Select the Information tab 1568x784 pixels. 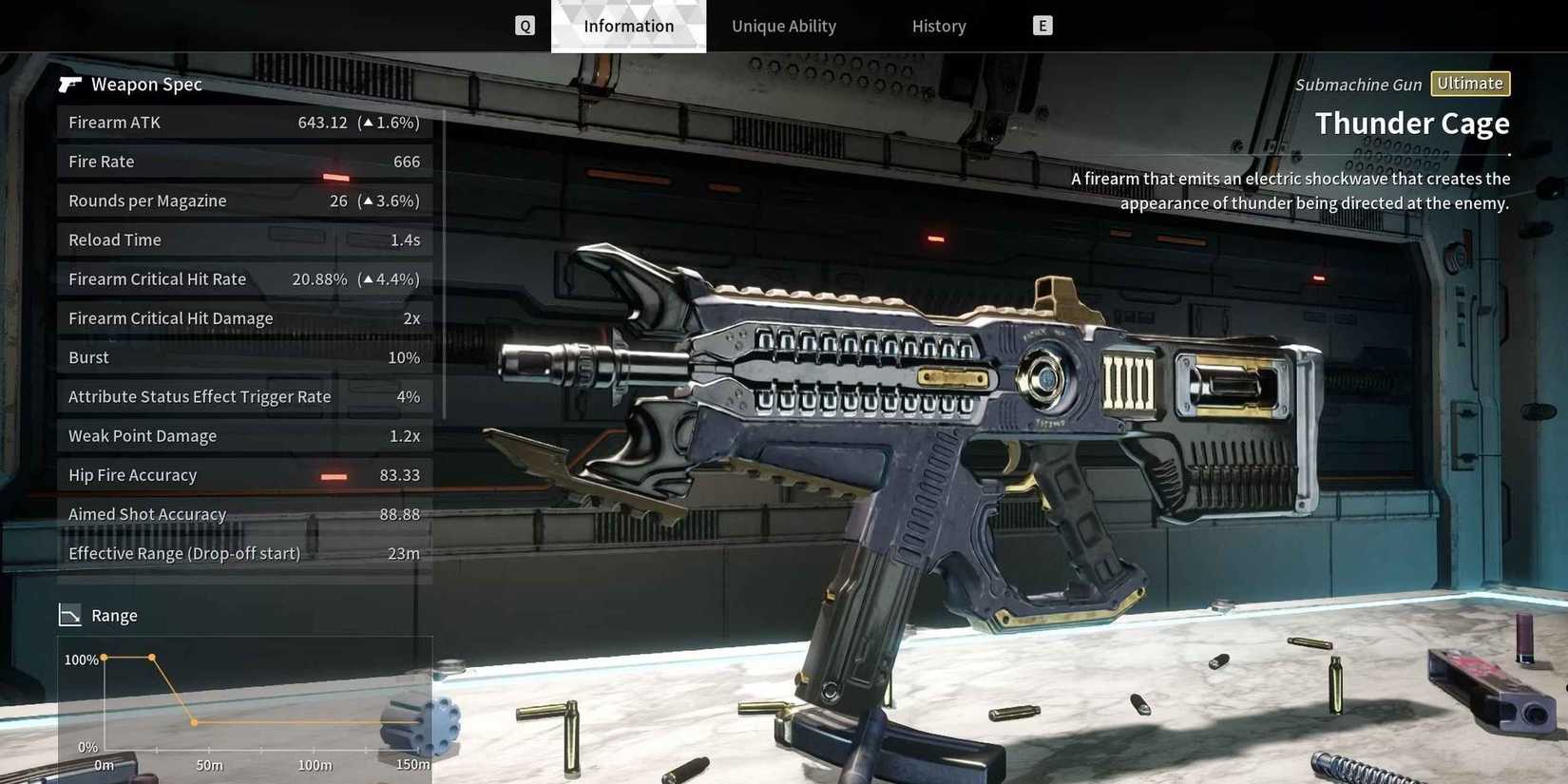(628, 26)
